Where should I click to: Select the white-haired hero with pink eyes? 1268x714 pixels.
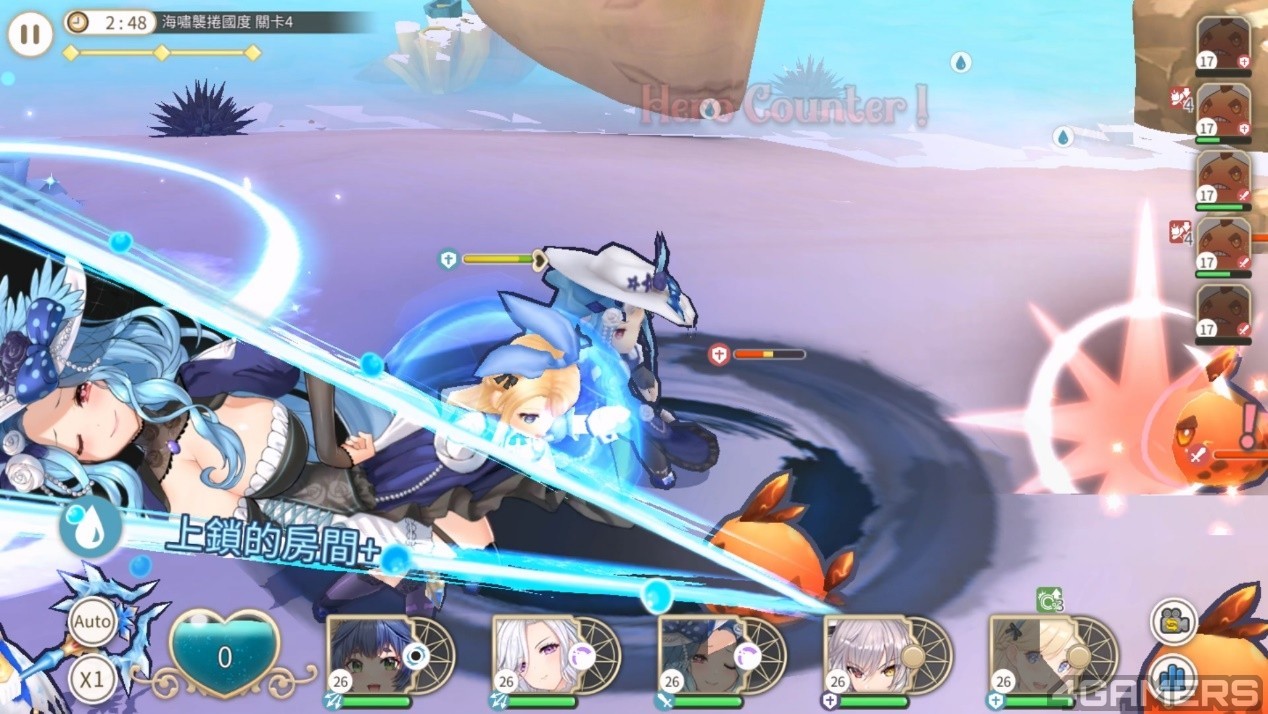[530, 653]
